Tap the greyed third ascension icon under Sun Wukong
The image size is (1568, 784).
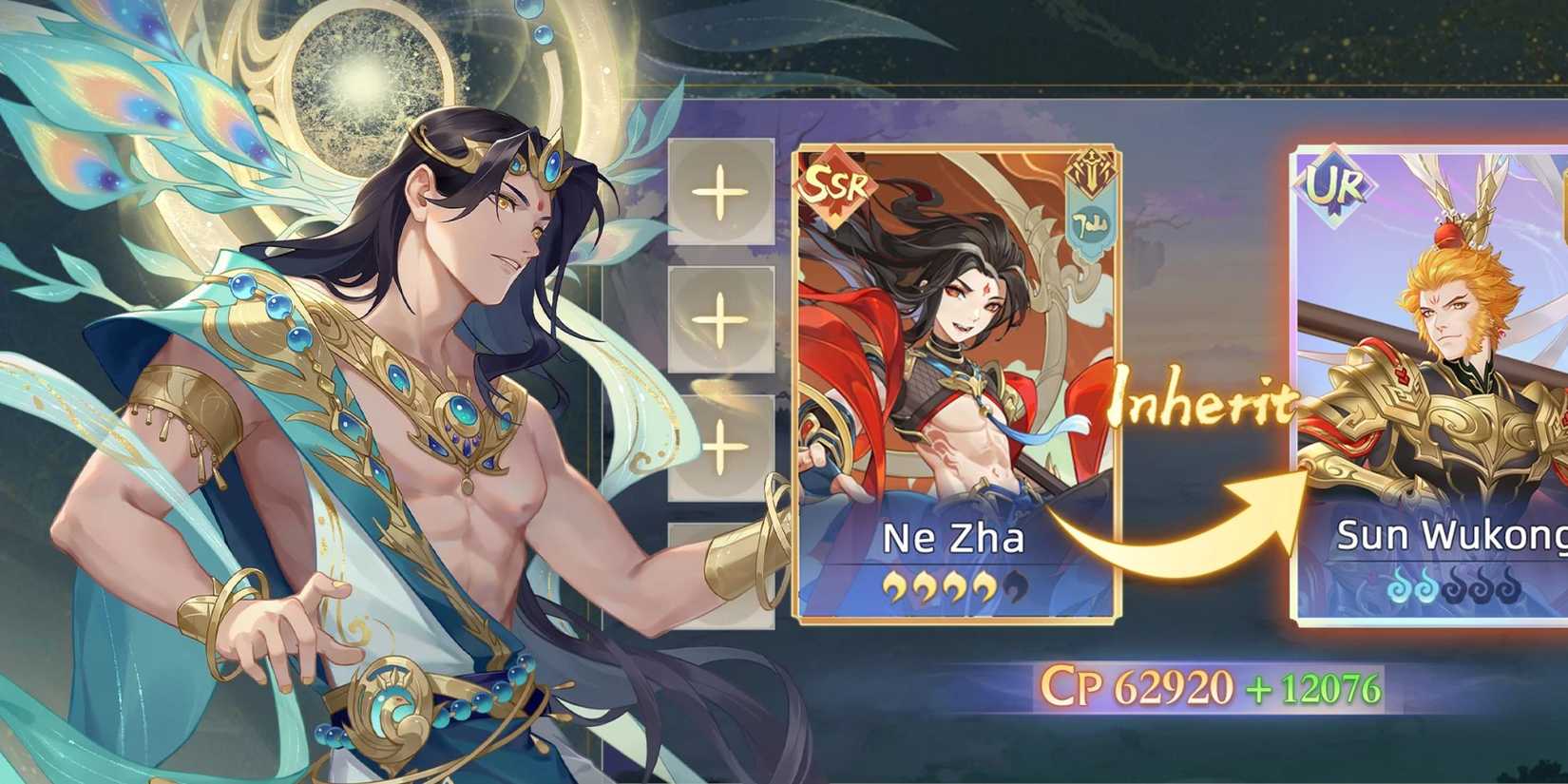click(1454, 585)
